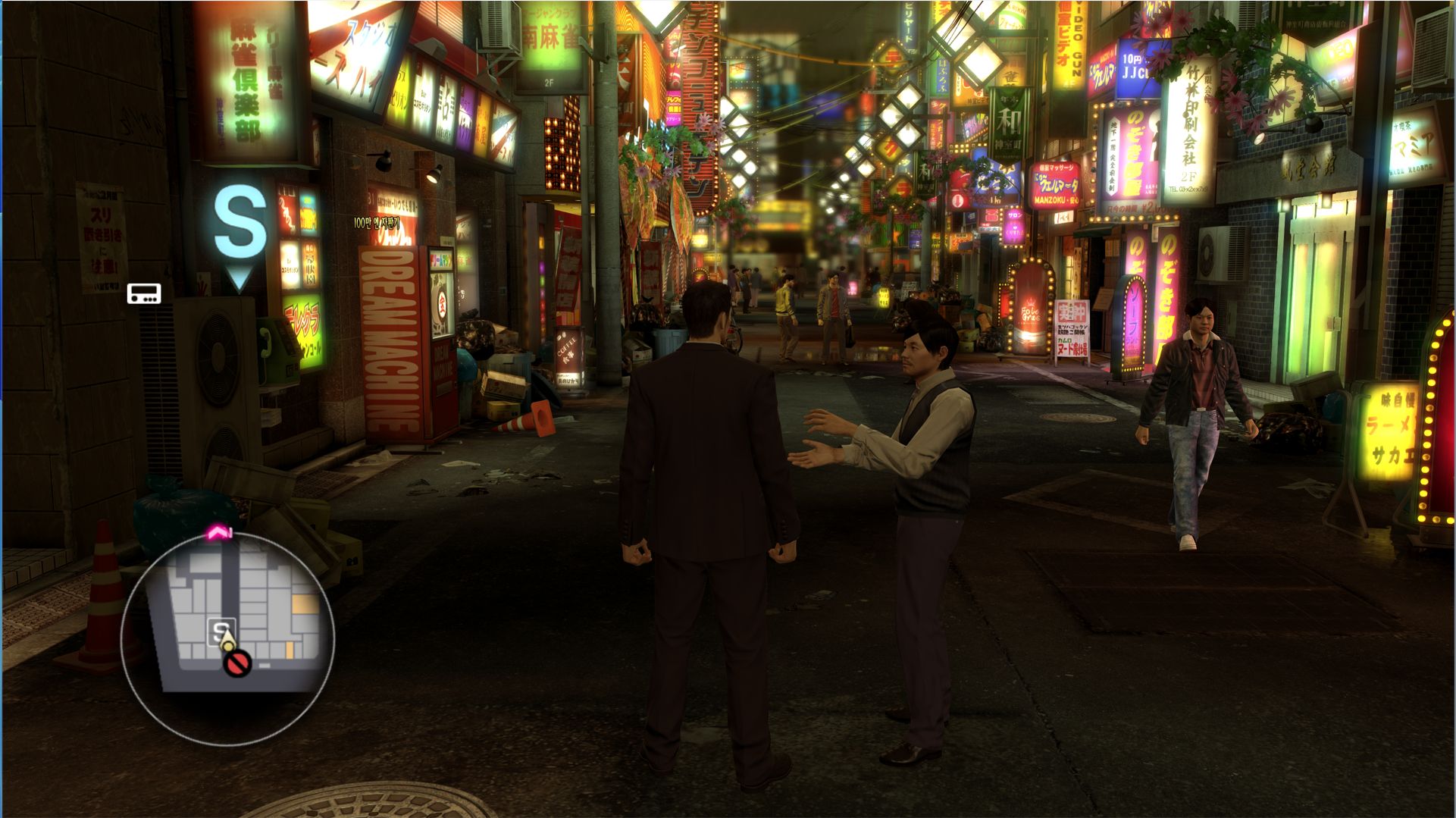Select the S save point on the minimap
Image resolution: width=1456 pixels, height=818 pixels.
[x=221, y=630]
